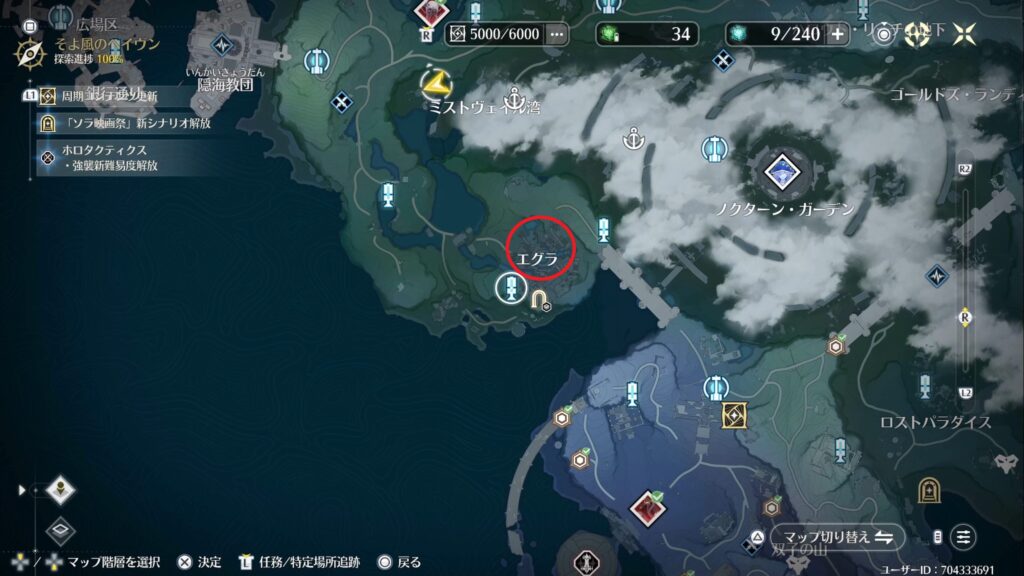Image resolution: width=1024 pixels, height=576 pixels.
Task: Choose the anchor marker in the clouds
Action: [x=632, y=138]
